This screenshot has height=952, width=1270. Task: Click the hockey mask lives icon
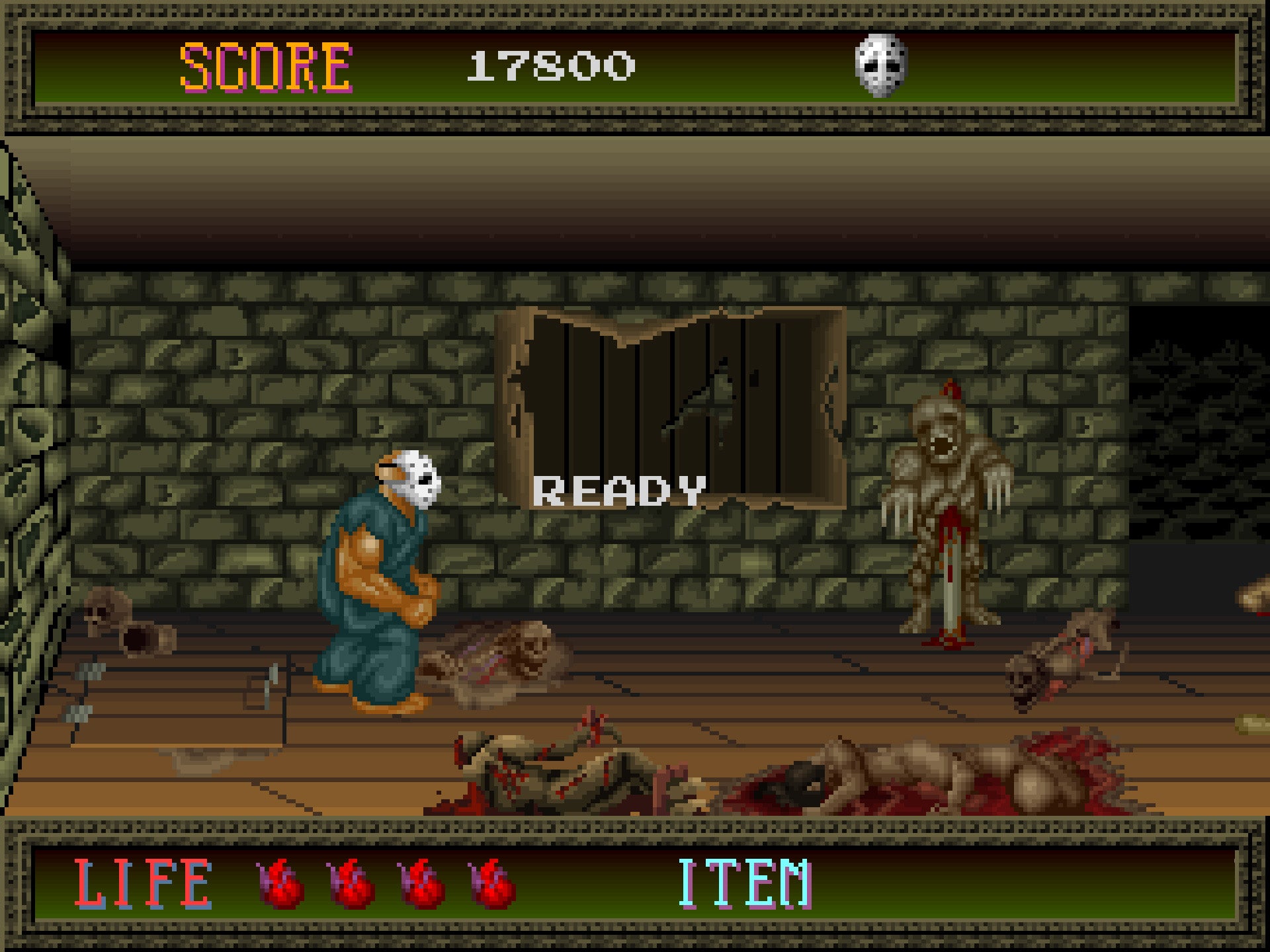(x=880, y=65)
